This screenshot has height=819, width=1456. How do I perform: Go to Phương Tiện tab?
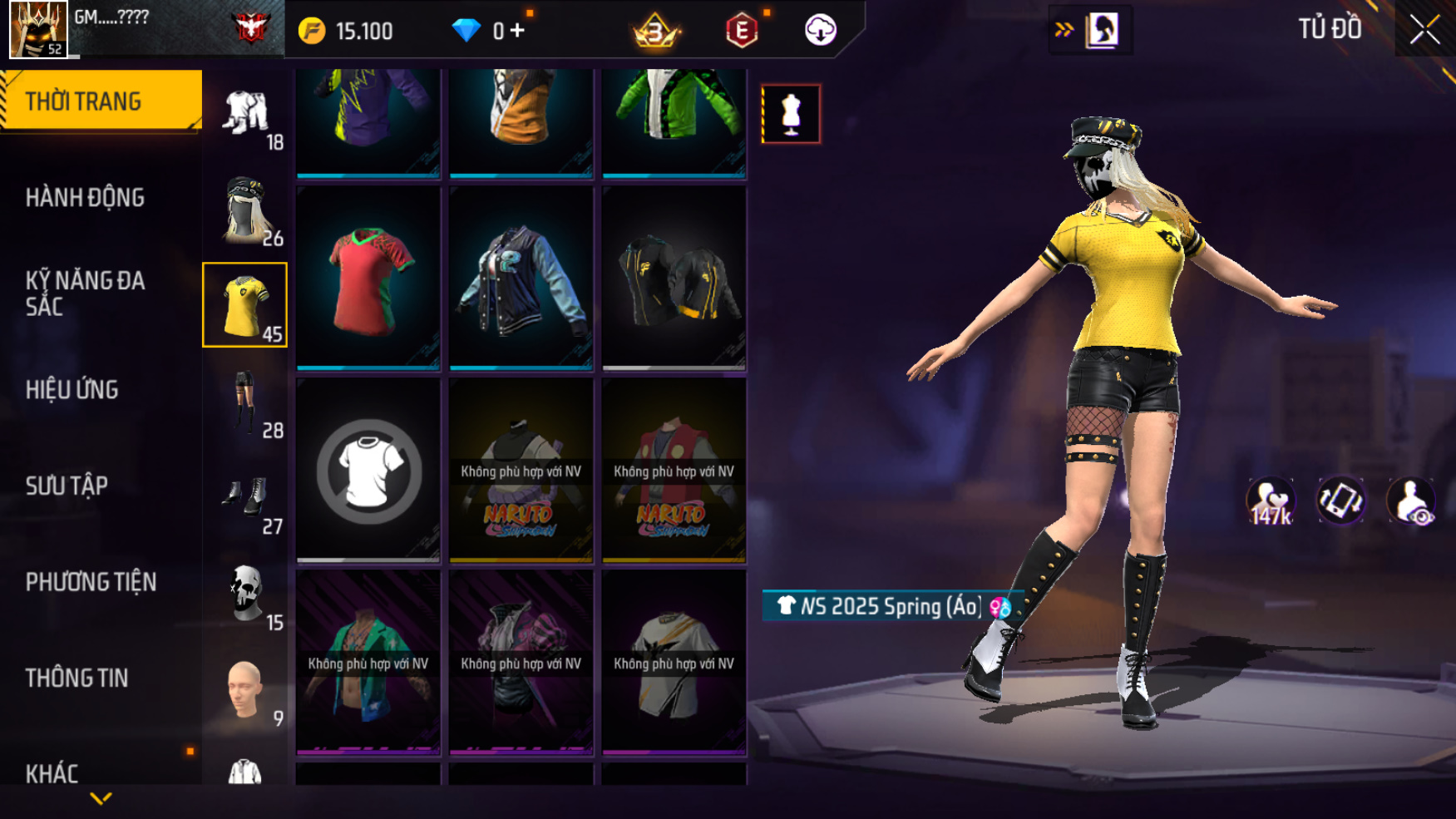pos(91,582)
